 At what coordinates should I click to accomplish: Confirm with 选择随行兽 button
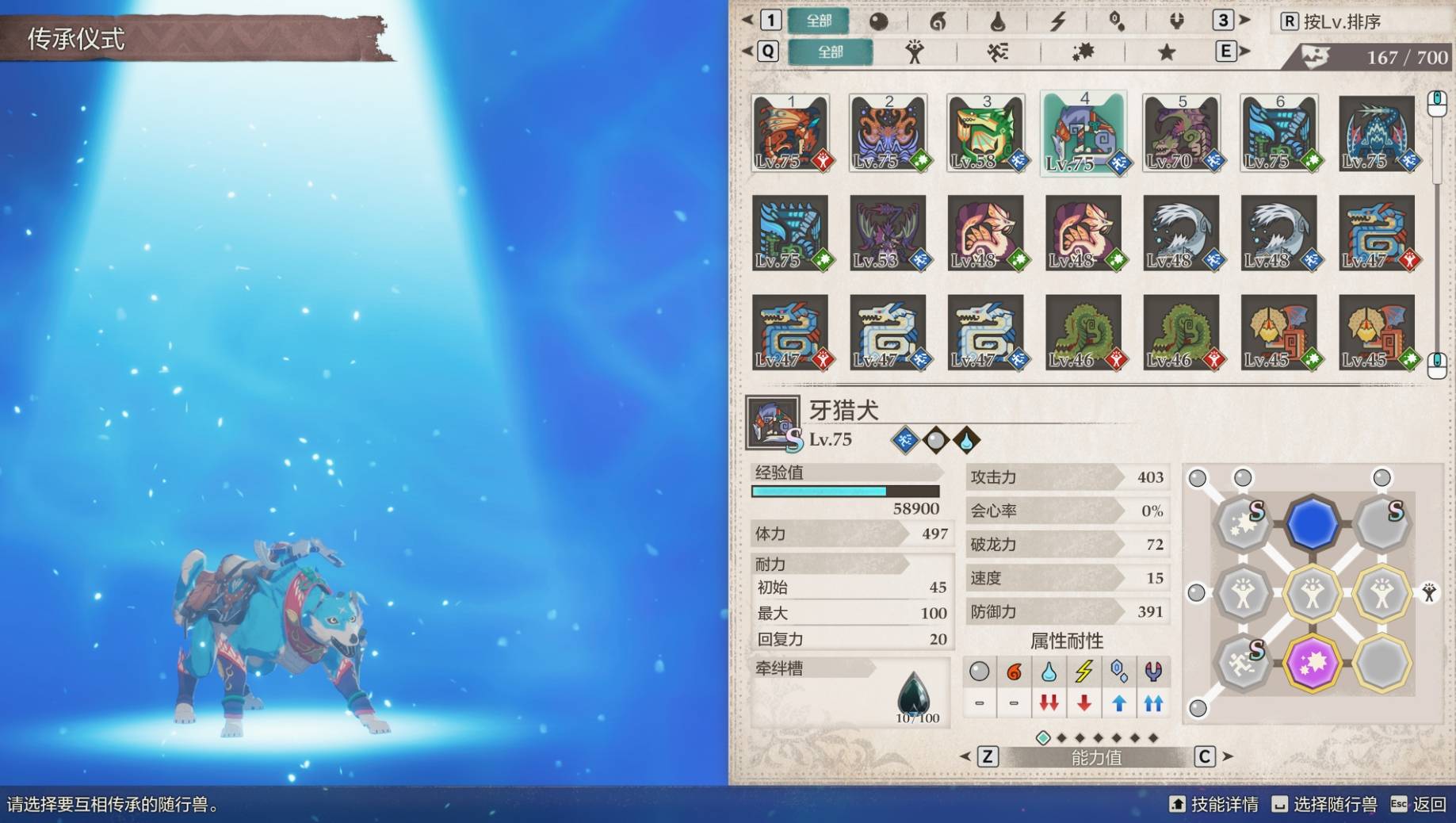point(1324,805)
